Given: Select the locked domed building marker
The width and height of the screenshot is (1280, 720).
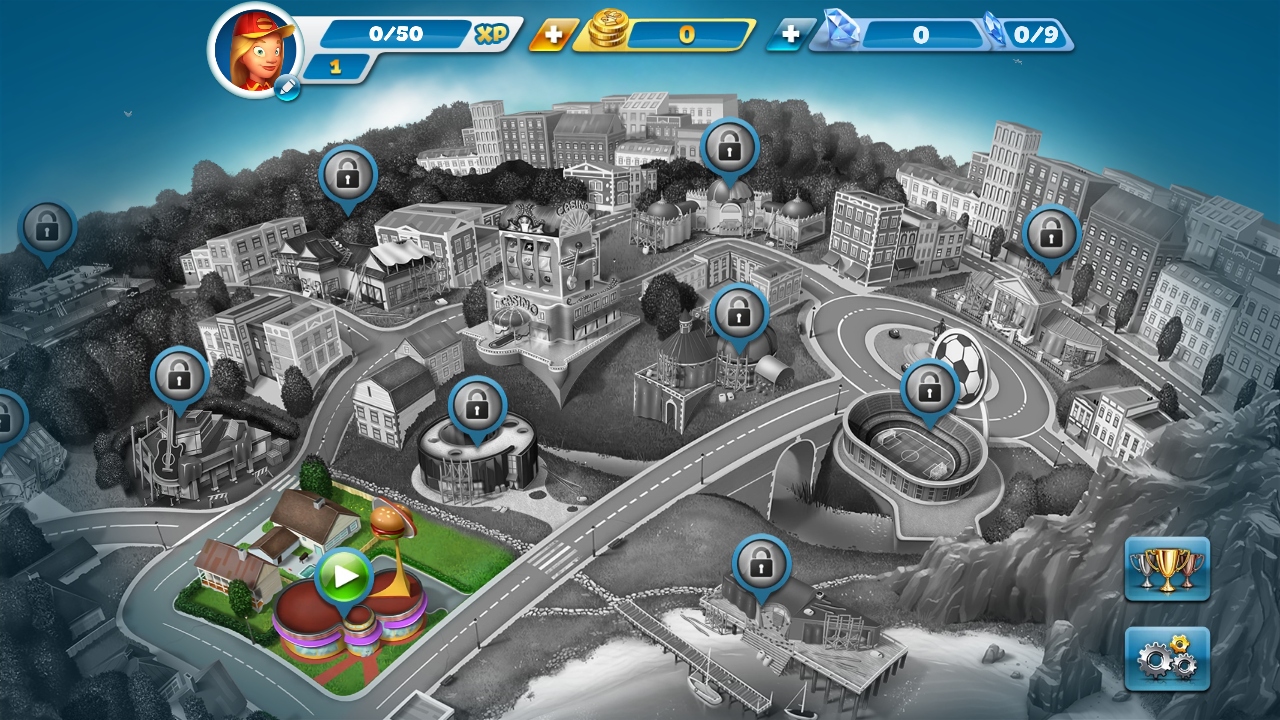Looking at the screenshot, I should coord(739,315).
